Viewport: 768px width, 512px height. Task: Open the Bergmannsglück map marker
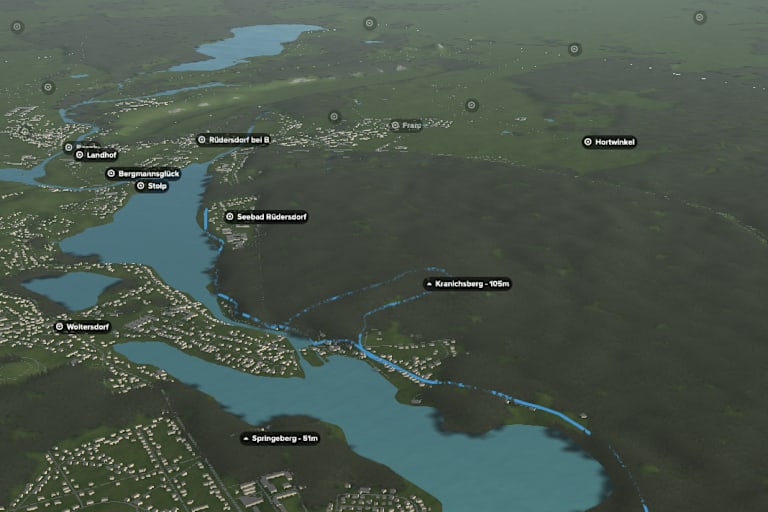pyautogui.click(x=143, y=173)
